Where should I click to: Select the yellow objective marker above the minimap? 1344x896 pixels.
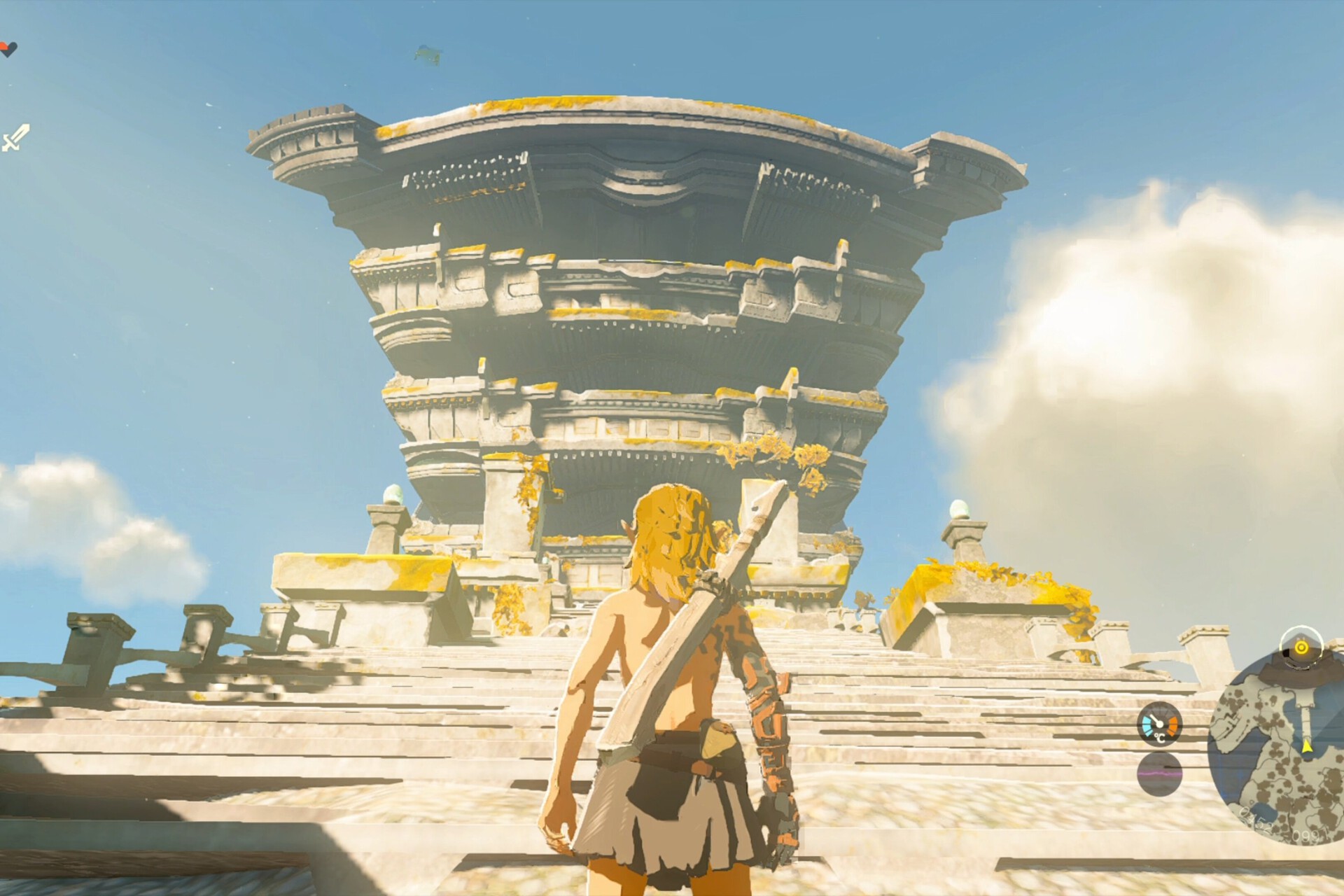tap(1301, 647)
